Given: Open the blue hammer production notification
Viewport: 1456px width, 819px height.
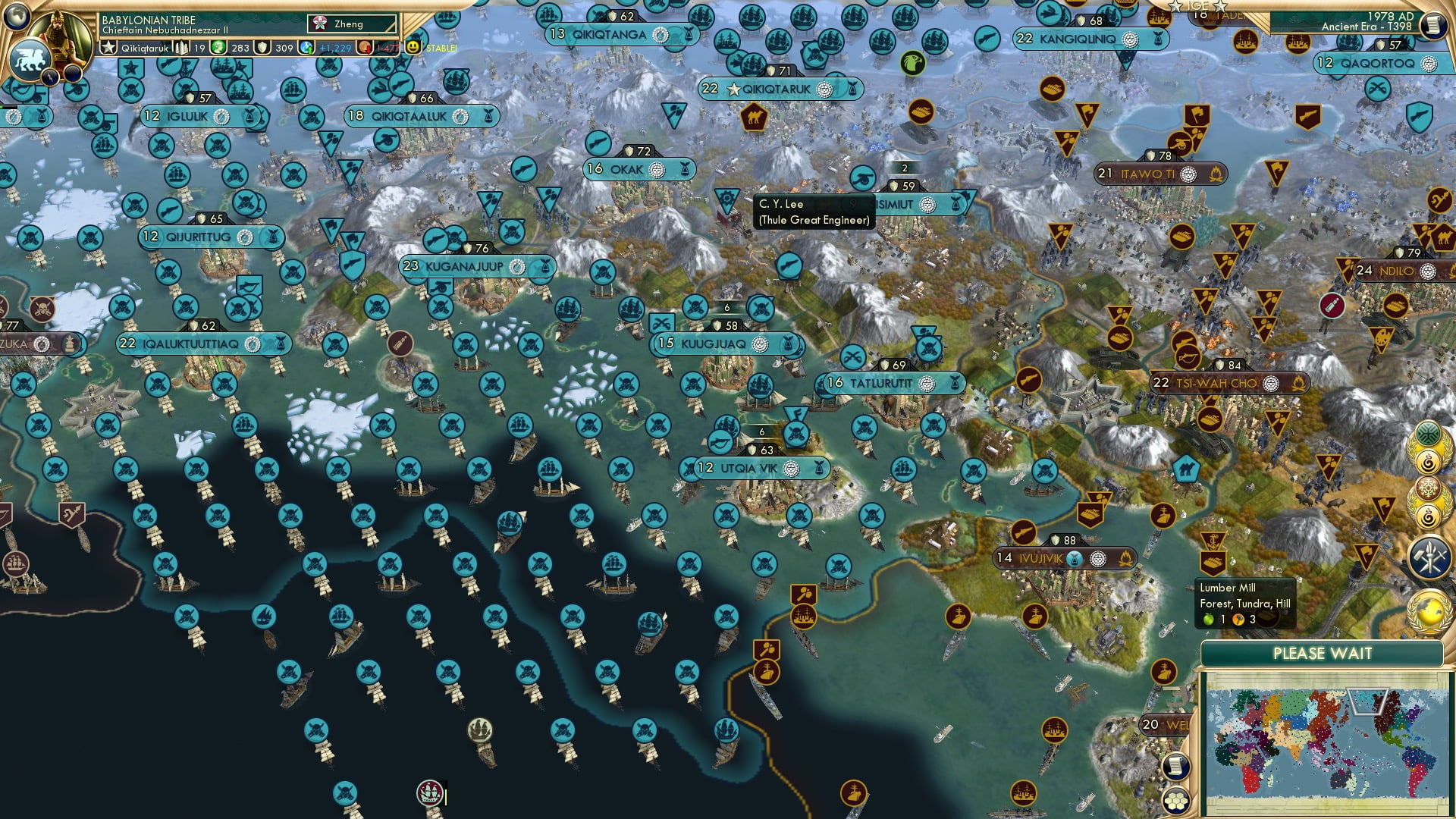Looking at the screenshot, I should (x=1429, y=556).
